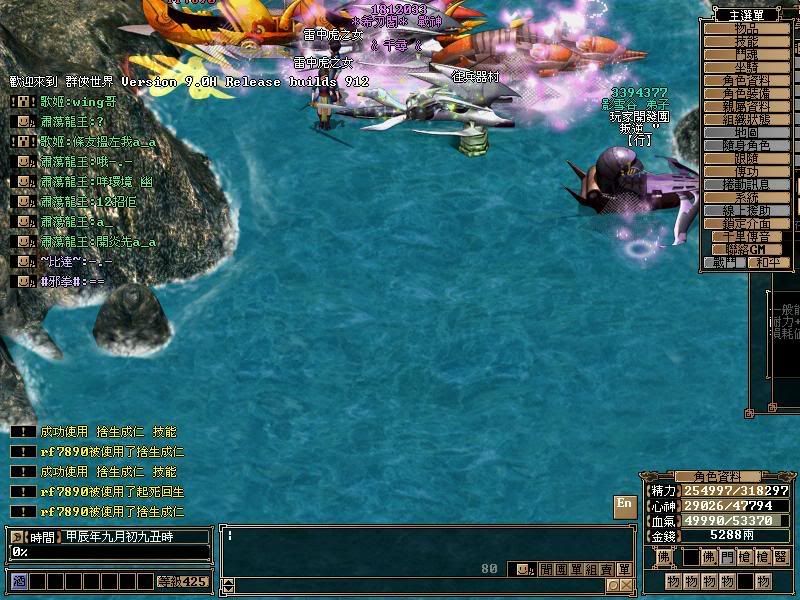Open 千里傳音 long-distance message
Viewport: 800px width, 600px height.
[x=746, y=237]
